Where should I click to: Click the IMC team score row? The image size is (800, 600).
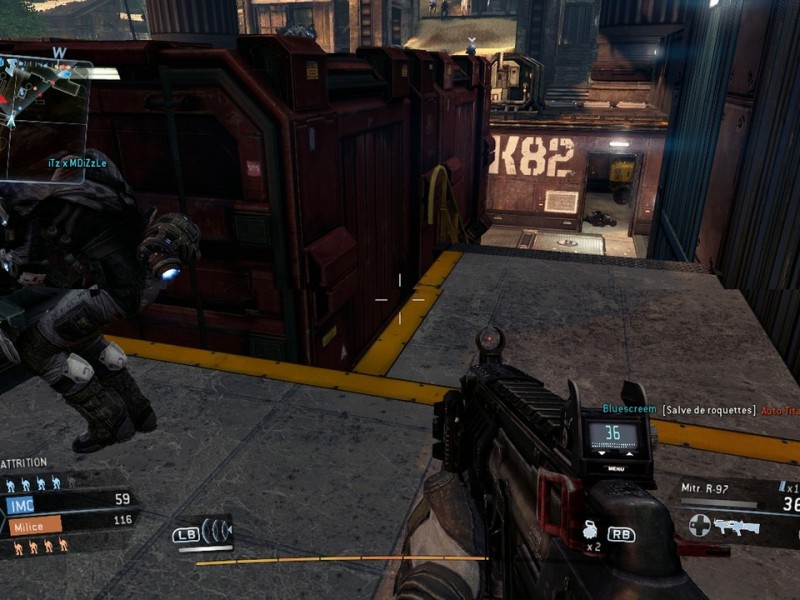tap(68, 500)
